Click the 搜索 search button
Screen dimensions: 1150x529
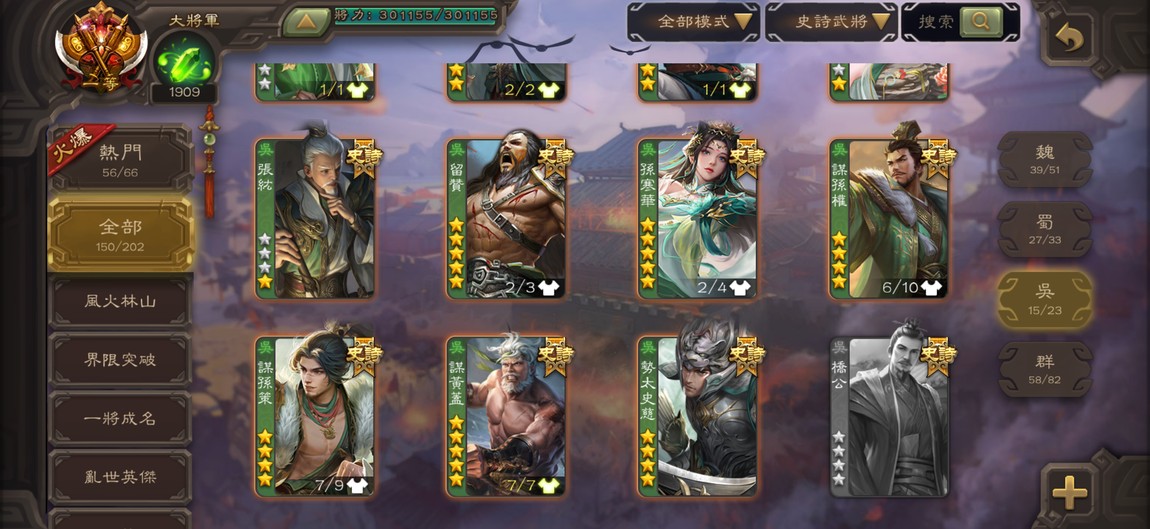(x=980, y=21)
